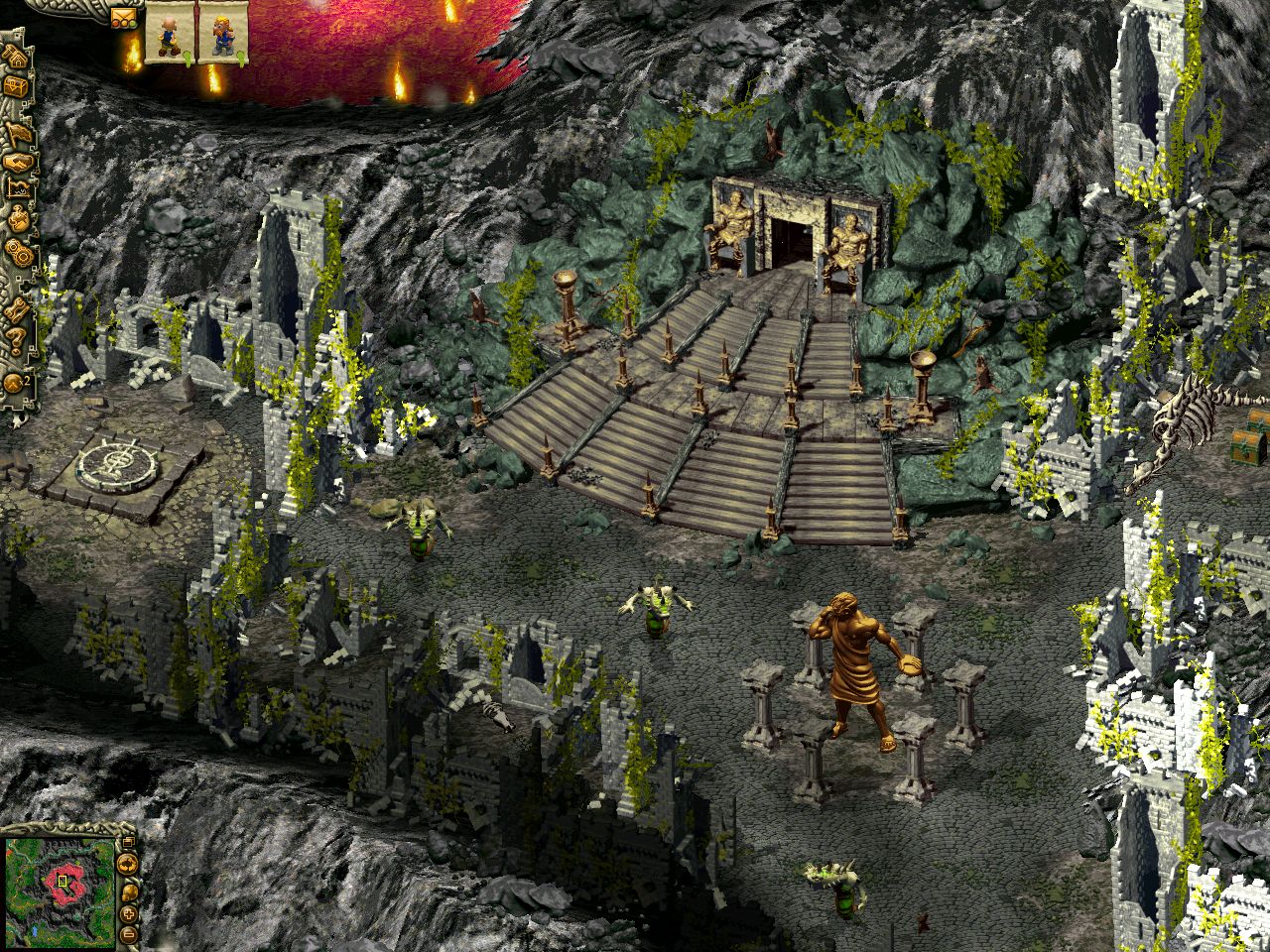Image resolution: width=1270 pixels, height=952 pixels.
Task: Select the bald settler portrait scroll
Action: point(168,33)
